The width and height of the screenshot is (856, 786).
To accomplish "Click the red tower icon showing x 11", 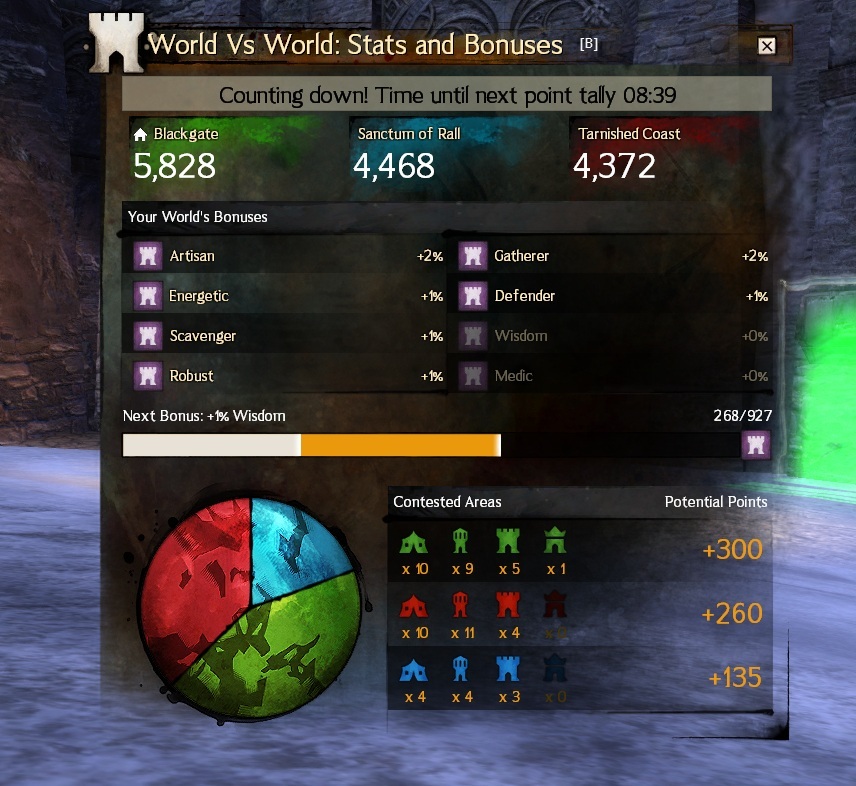I will (x=461, y=606).
